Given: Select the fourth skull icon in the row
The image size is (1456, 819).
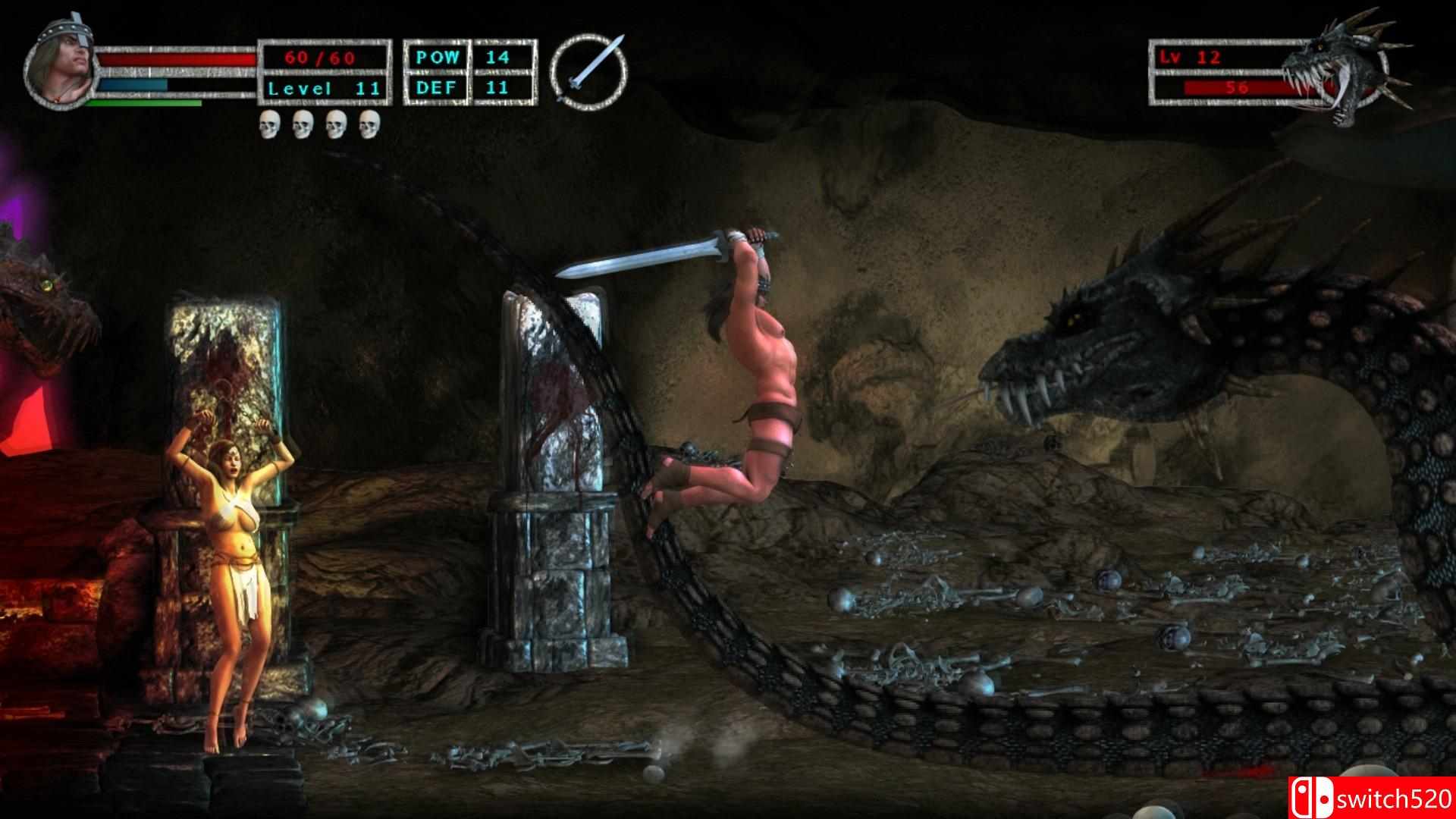Looking at the screenshot, I should (371, 125).
